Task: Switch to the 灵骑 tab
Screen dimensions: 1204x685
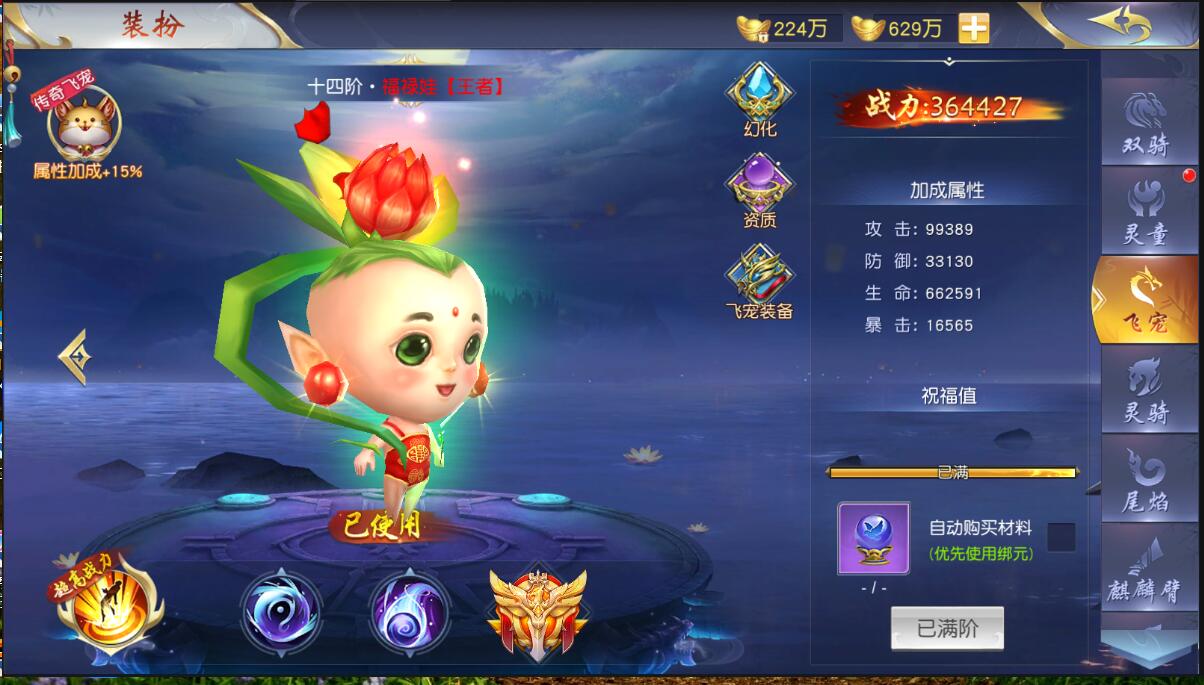Action: coord(1147,388)
